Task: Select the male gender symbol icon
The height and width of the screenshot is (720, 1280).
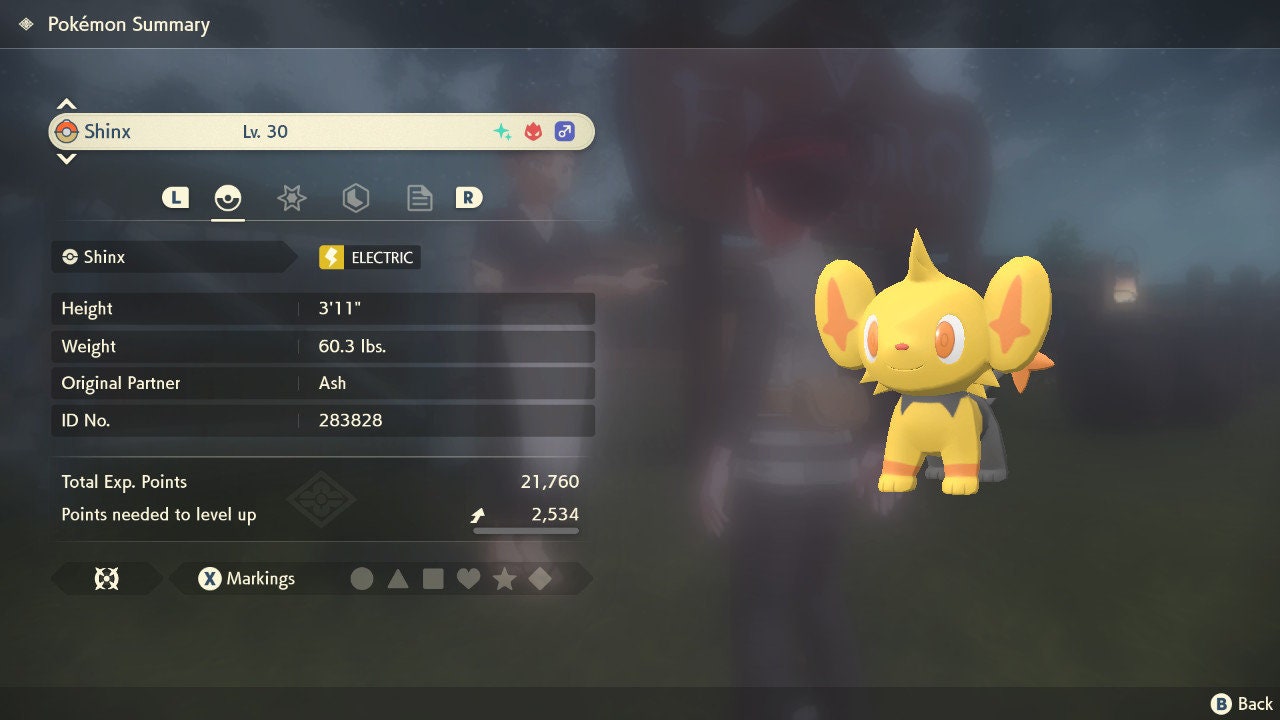Action: (x=564, y=131)
